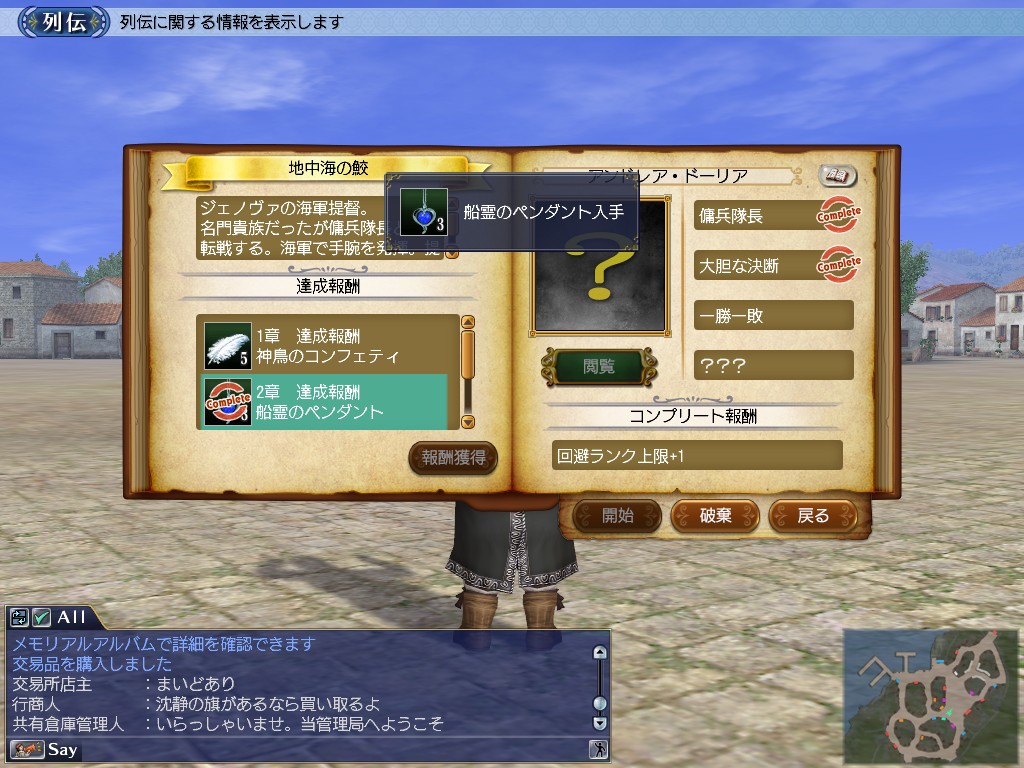Choose the 一勝一敗 chapter entry
This screenshot has height=768, width=1024.
[x=772, y=315]
